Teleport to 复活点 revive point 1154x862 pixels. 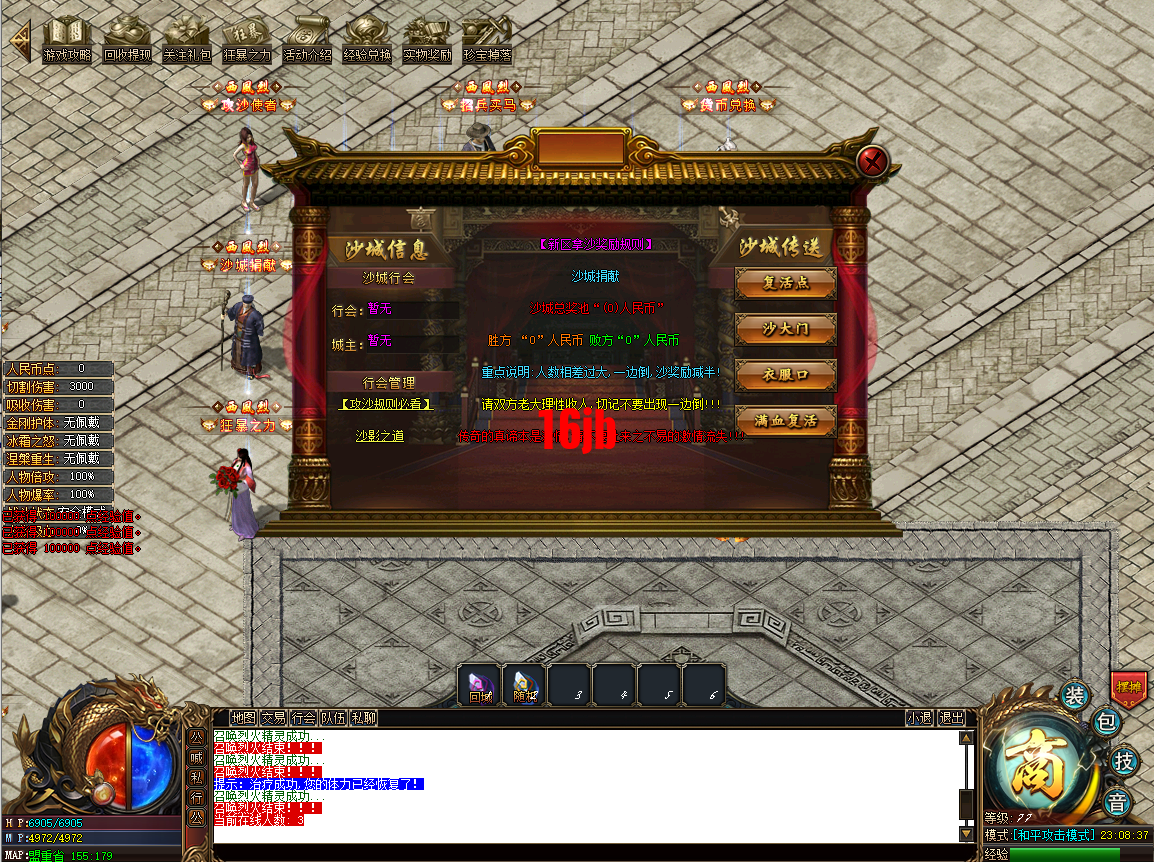click(785, 283)
